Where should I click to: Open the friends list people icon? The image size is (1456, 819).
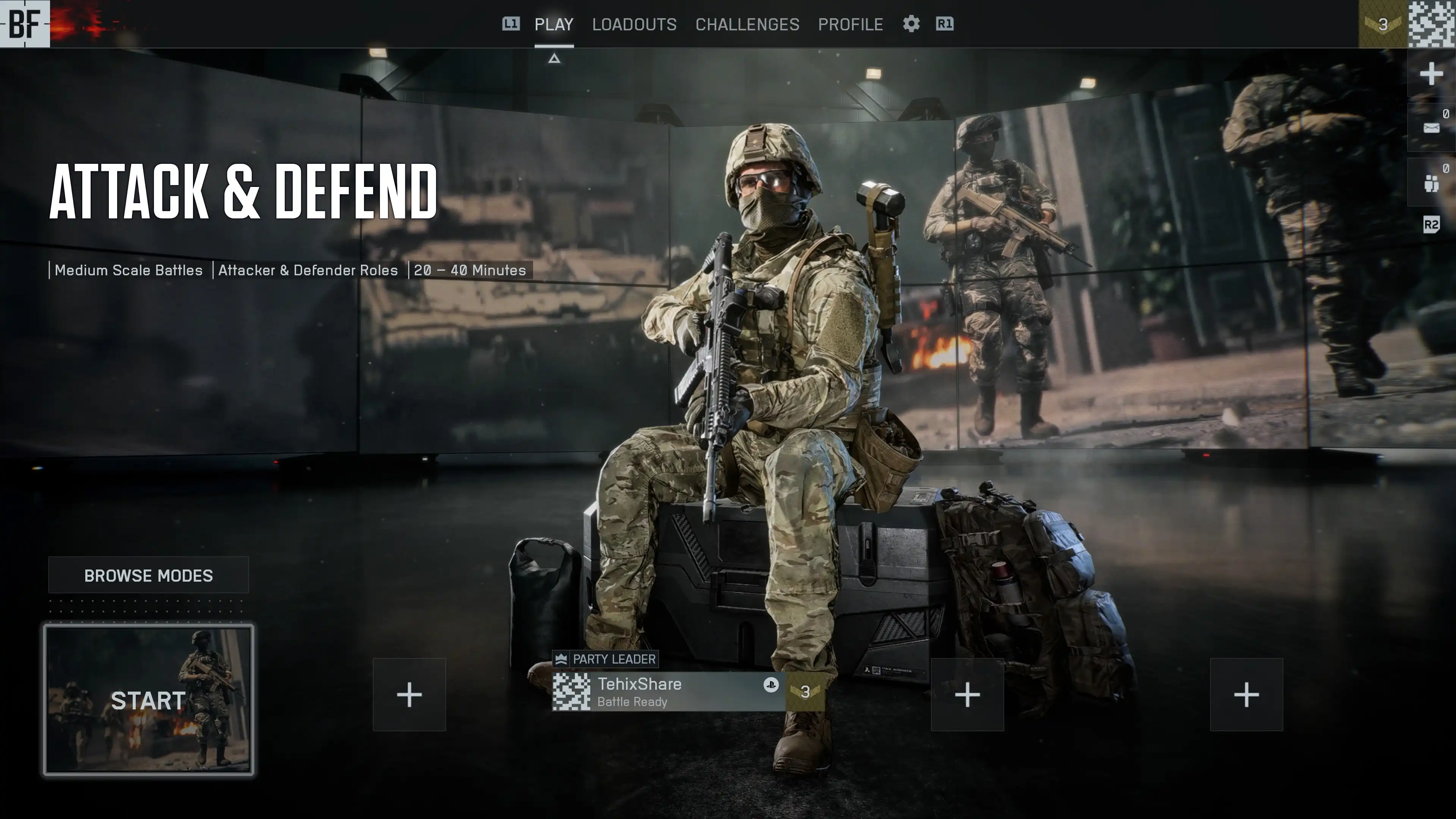(x=1431, y=182)
